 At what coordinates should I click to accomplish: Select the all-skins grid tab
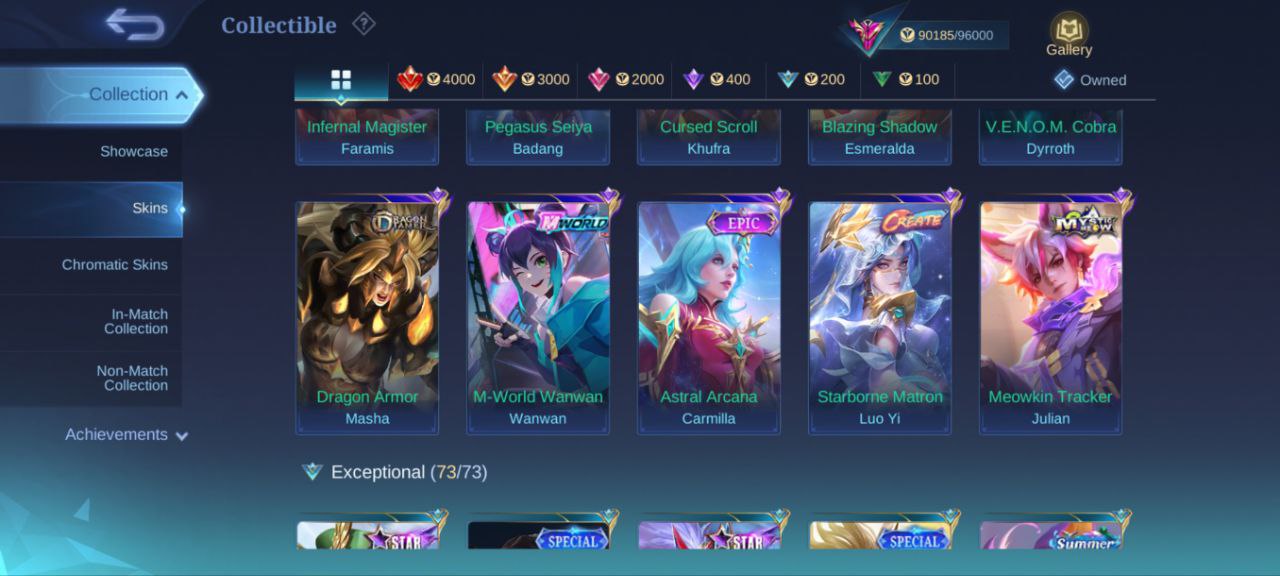click(x=341, y=79)
